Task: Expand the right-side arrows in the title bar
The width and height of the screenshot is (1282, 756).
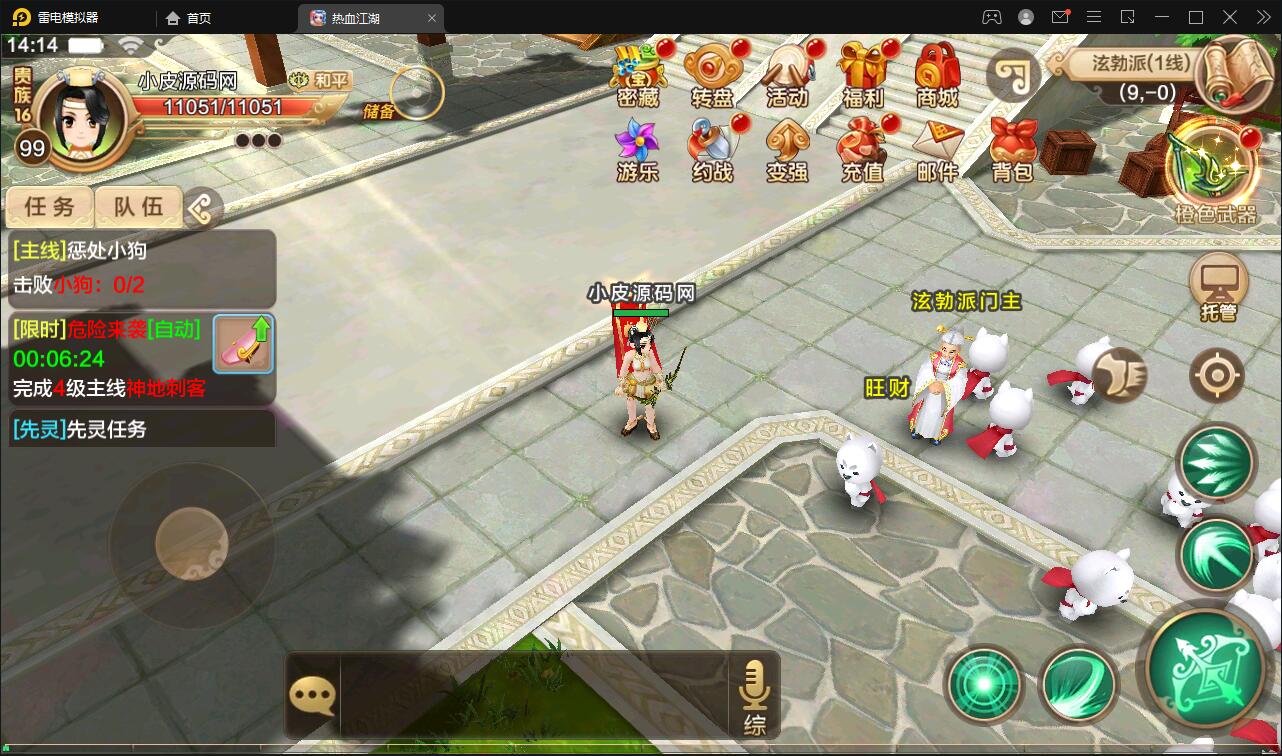Action: point(1262,17)
